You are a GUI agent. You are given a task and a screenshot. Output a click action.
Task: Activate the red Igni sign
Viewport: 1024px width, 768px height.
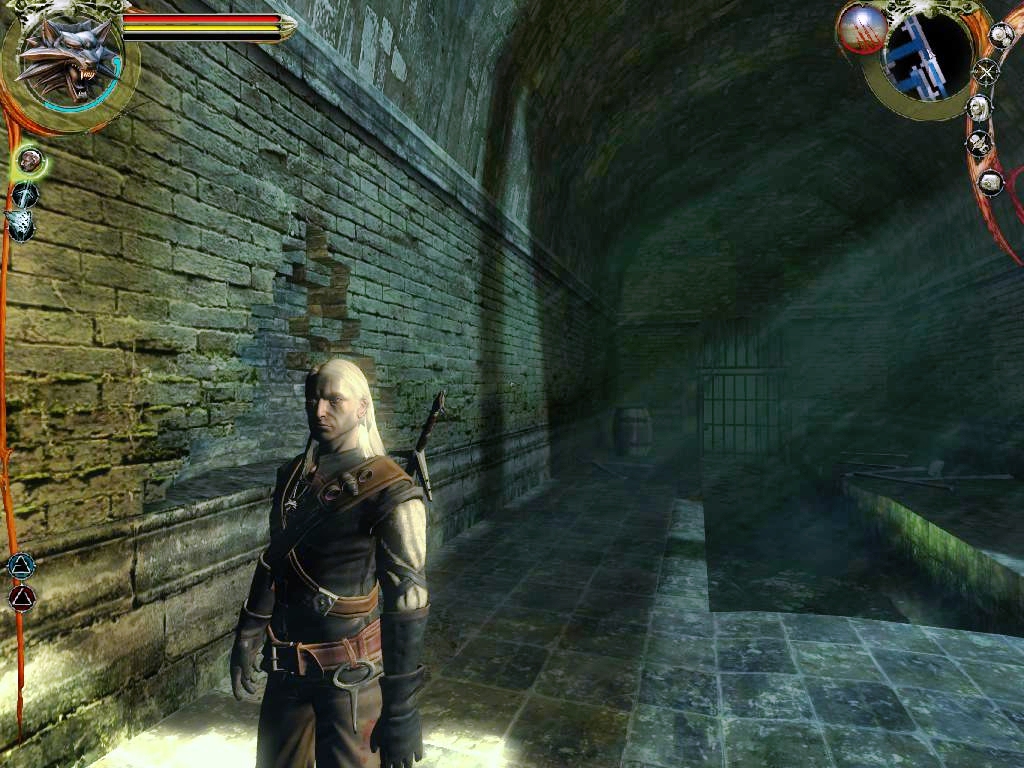point(21,598)
